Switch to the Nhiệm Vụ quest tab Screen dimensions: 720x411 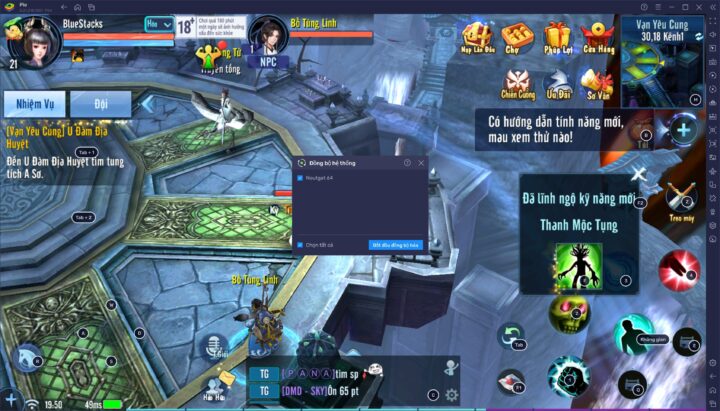(x=33, y=103)
